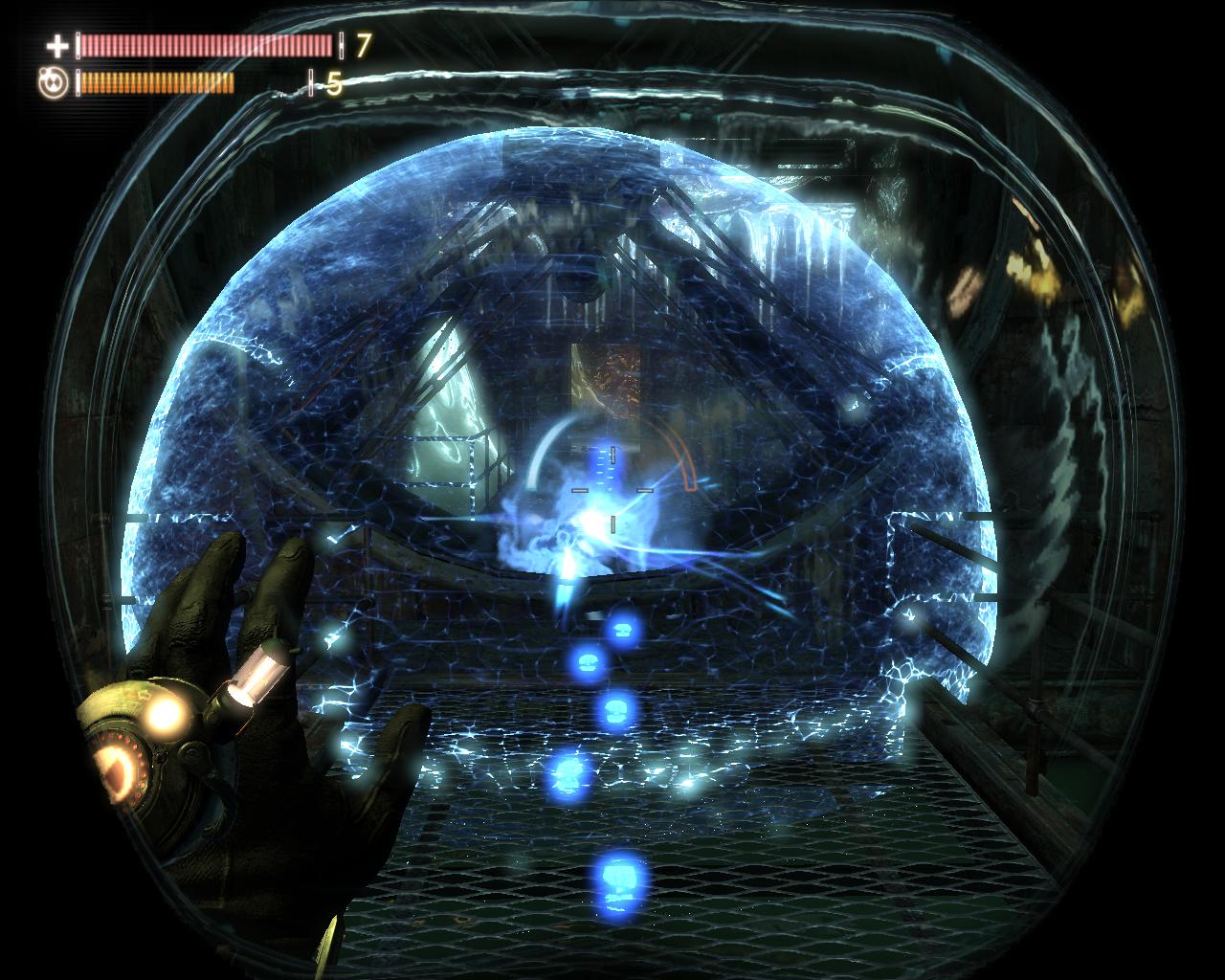Select the circular EVE hypo icon
1225x980 pixels.
(53, 83)
